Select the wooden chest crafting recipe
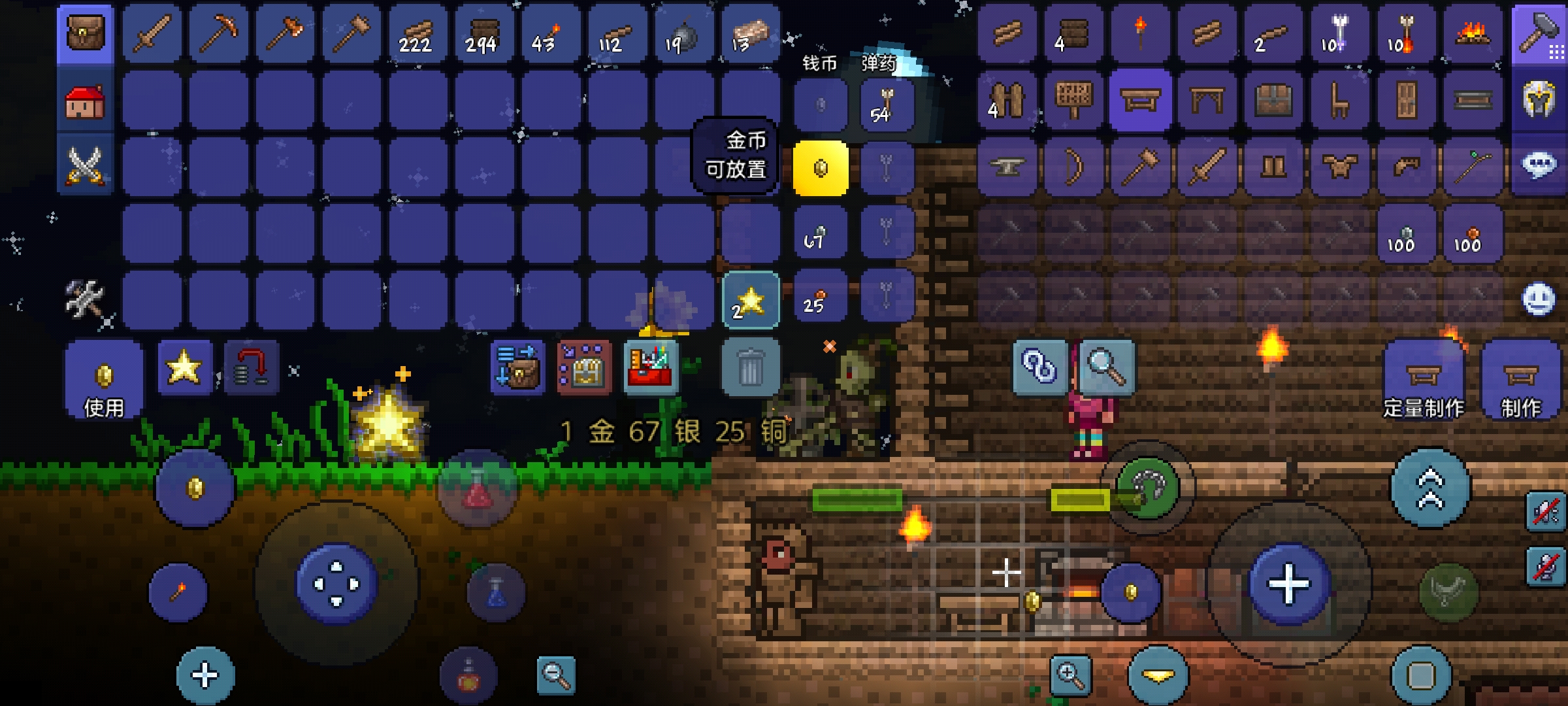This screenshot has height=706, width=1568. tap(1273, 101)
